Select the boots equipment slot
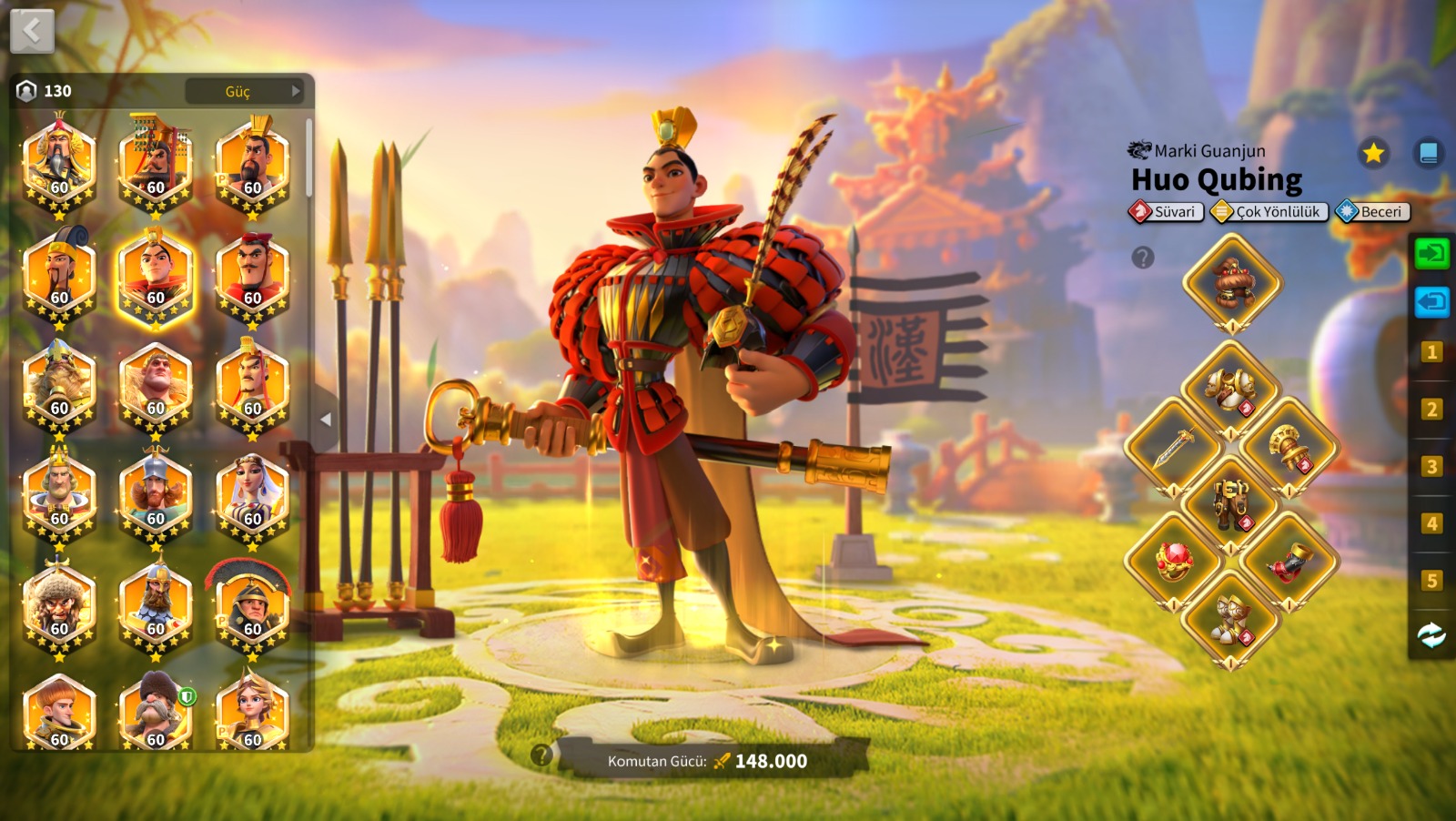This screenshot has height=821, width=1456. 1231,620
